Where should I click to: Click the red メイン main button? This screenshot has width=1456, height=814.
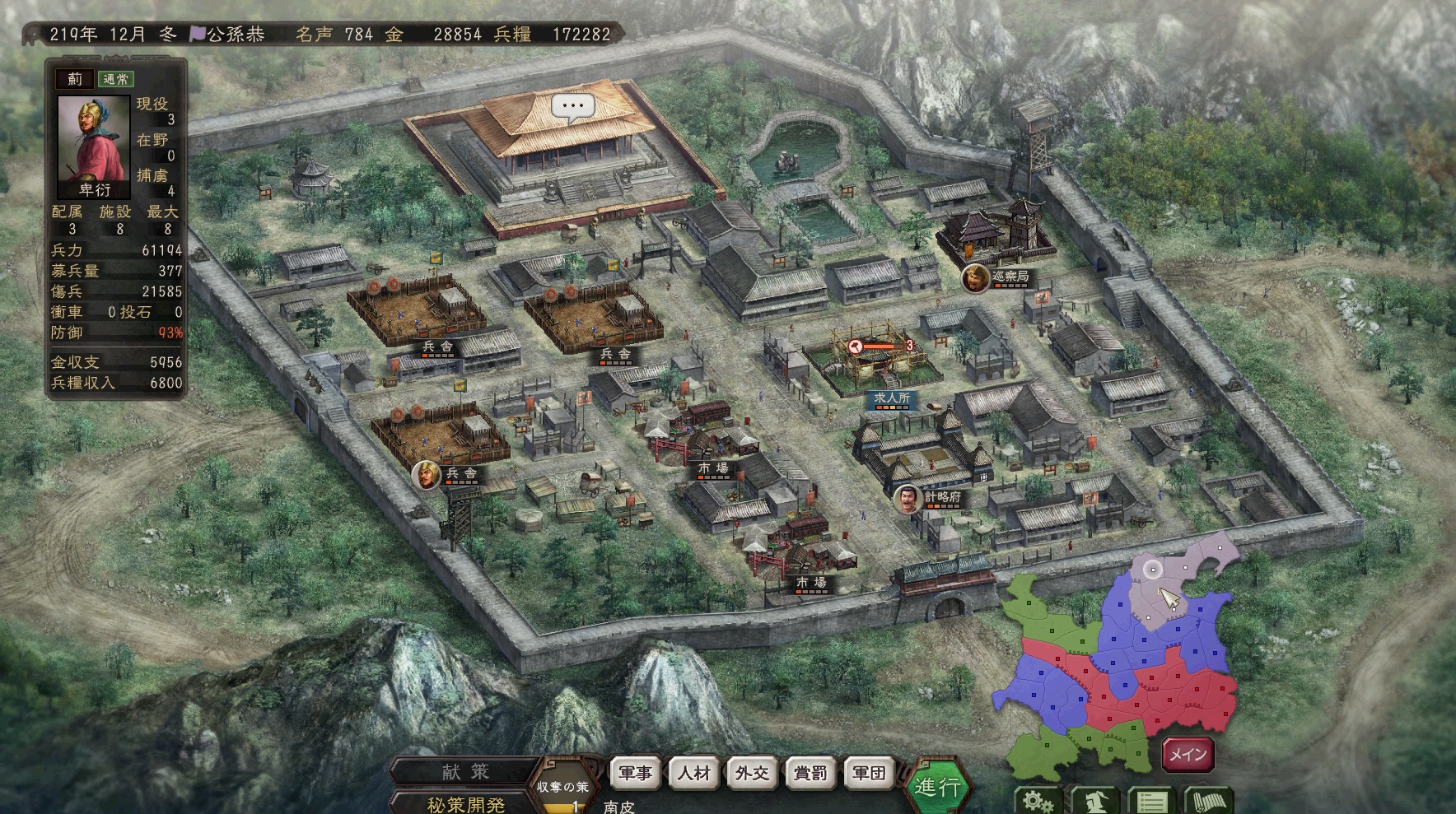[x=1188, y=754]
